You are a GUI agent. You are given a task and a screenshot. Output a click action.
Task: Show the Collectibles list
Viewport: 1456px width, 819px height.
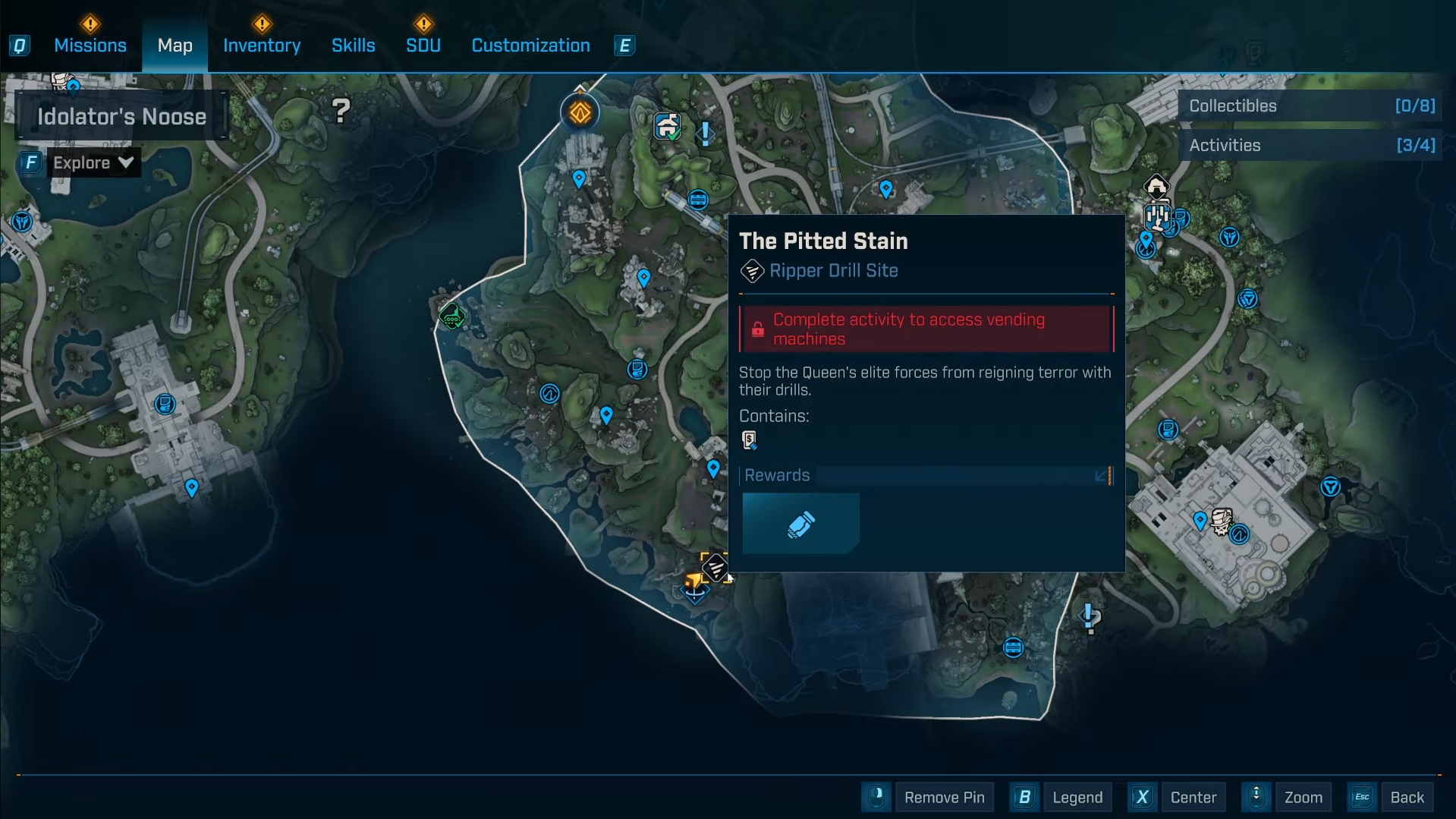(1310, 106)
